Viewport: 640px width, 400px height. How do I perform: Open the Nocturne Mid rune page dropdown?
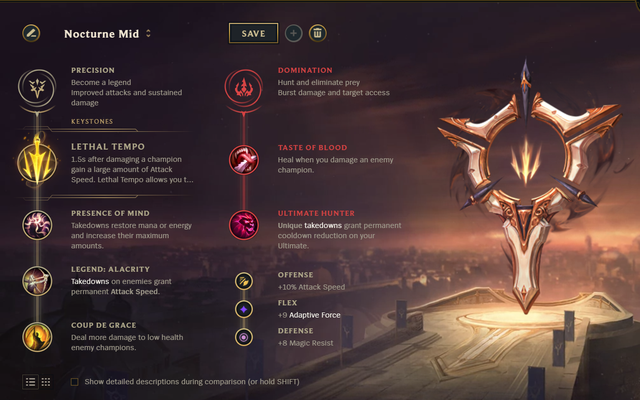(x=149, y=33)
